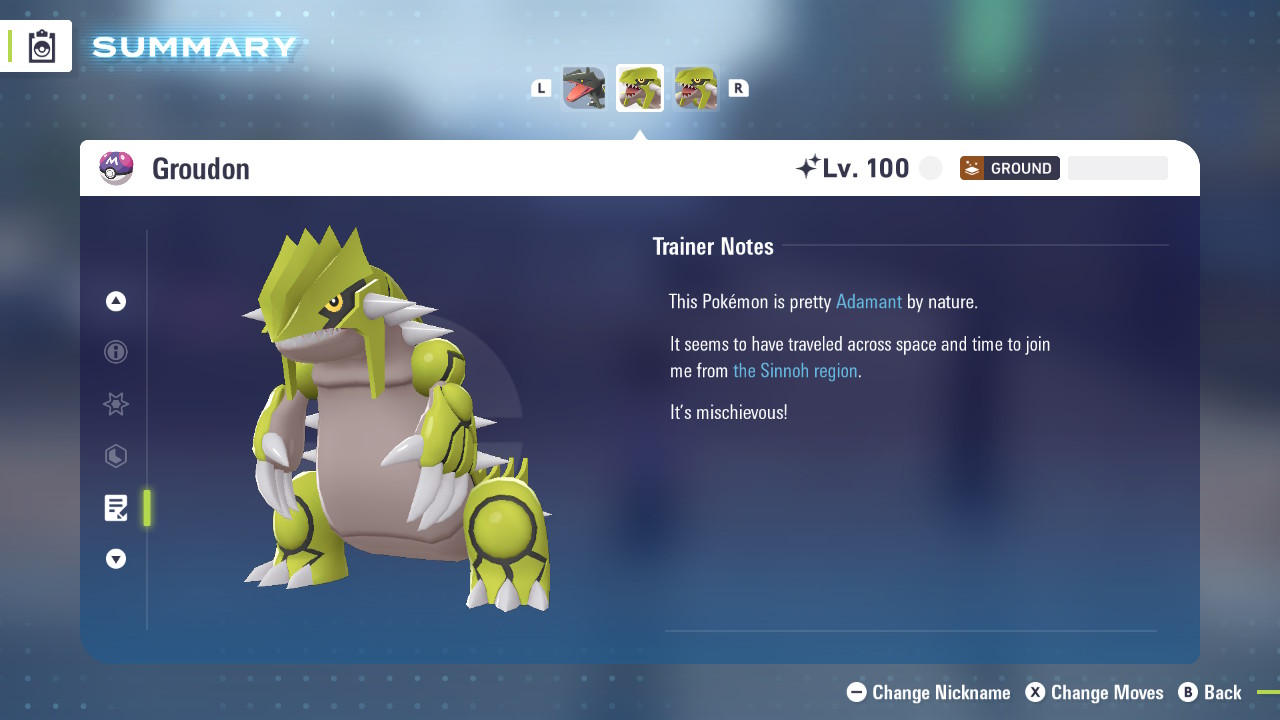Select the Trainer Notes memo tab
This screenshot has width=1280, height=720.
click(x=116, y=508)
